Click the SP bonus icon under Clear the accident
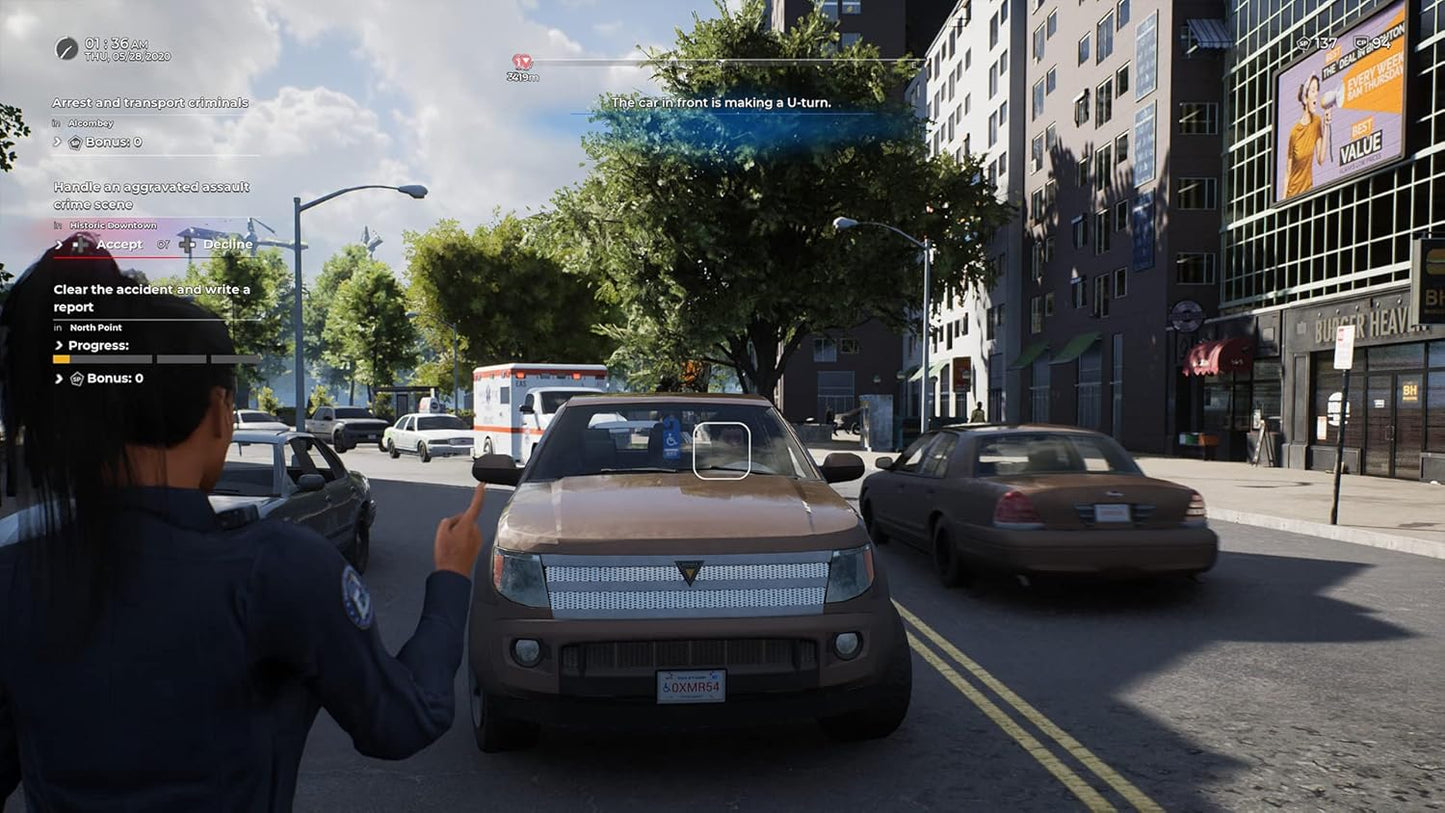 [x=77, y=379]
